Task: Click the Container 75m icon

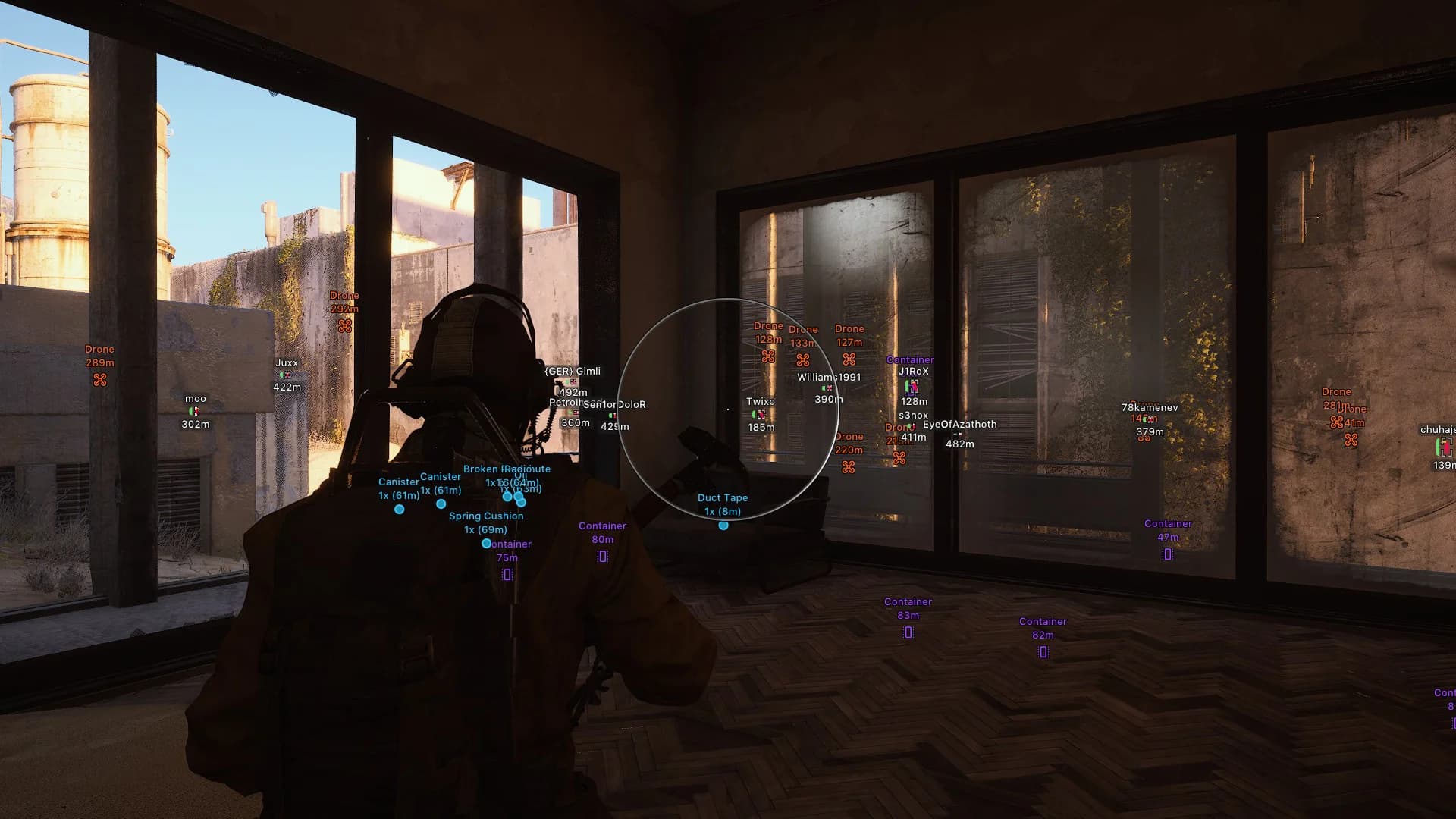Action: pos(507,574)
